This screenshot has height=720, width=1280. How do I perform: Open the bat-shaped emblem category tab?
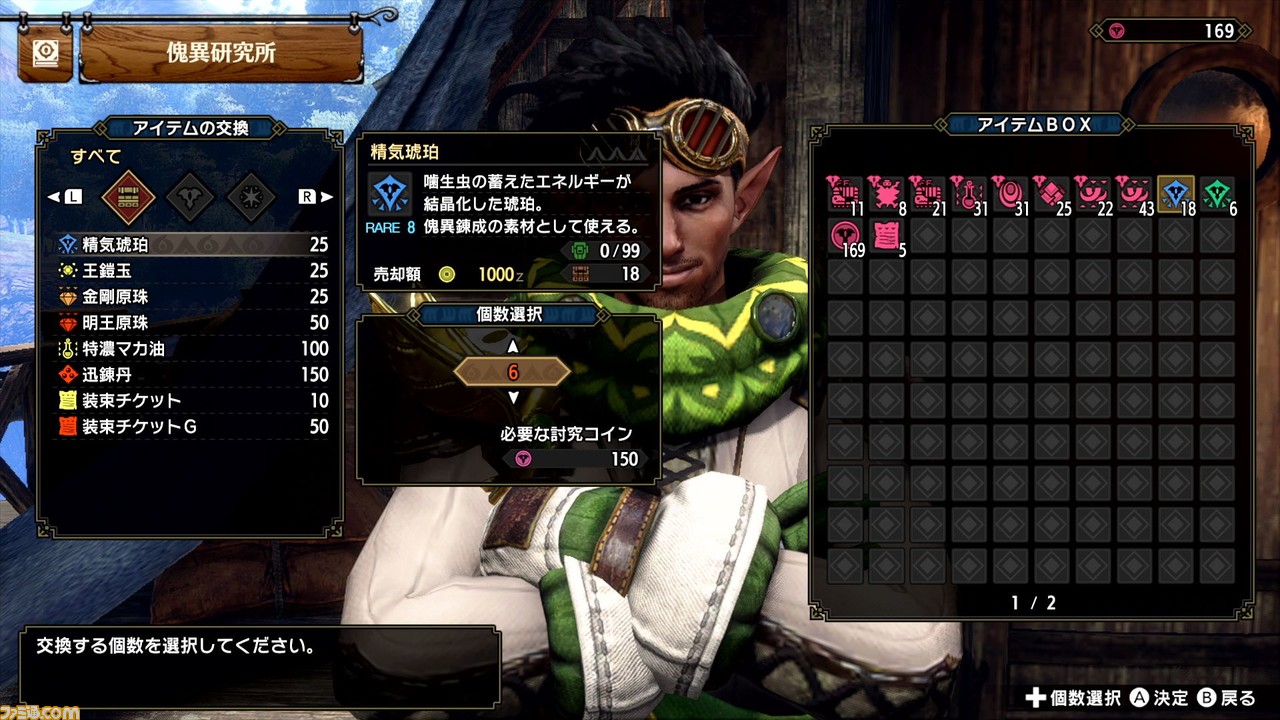[x=190, y=197]
